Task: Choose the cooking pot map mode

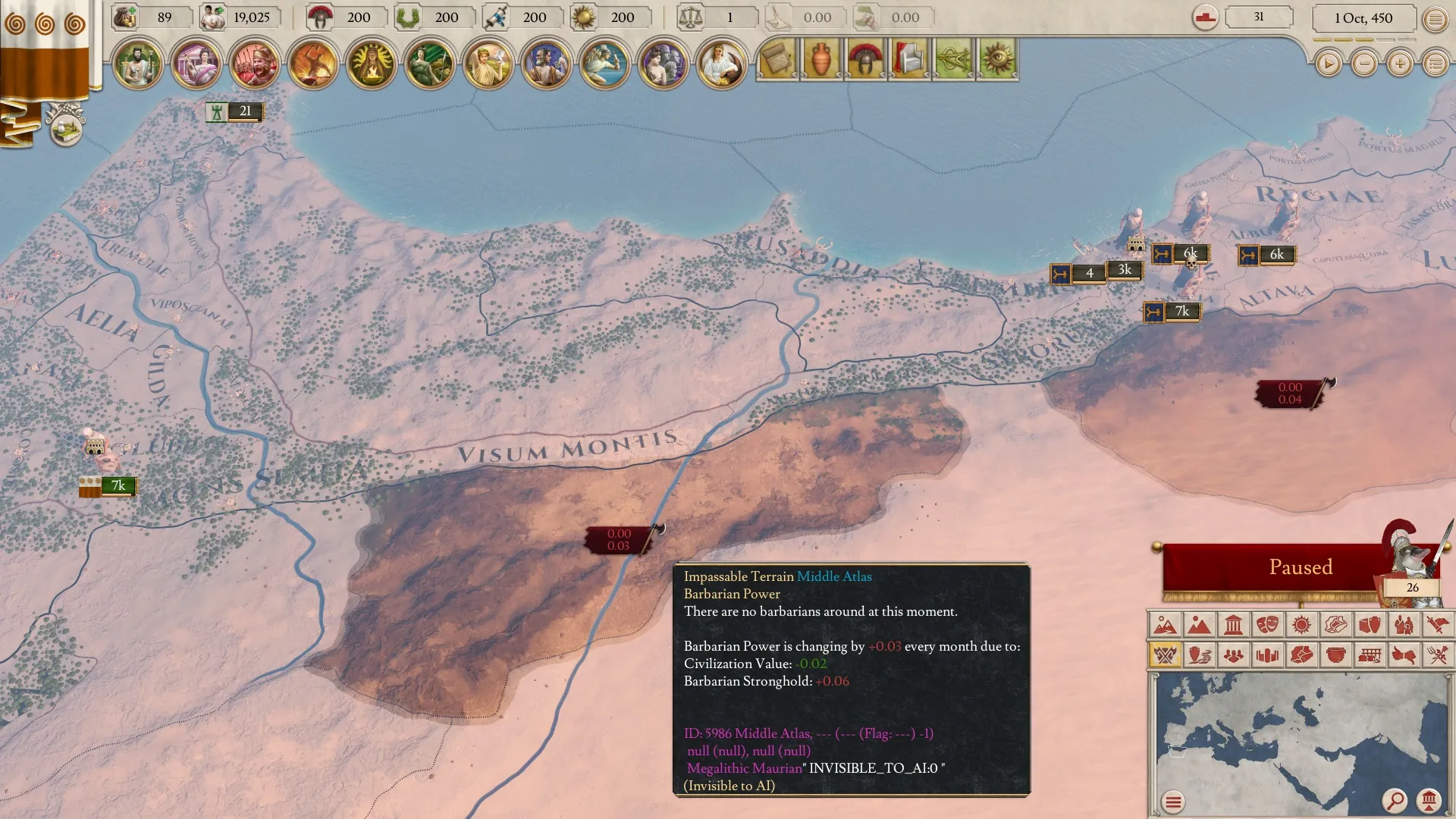Action: pyautogui.click(x=1335, y=654)
